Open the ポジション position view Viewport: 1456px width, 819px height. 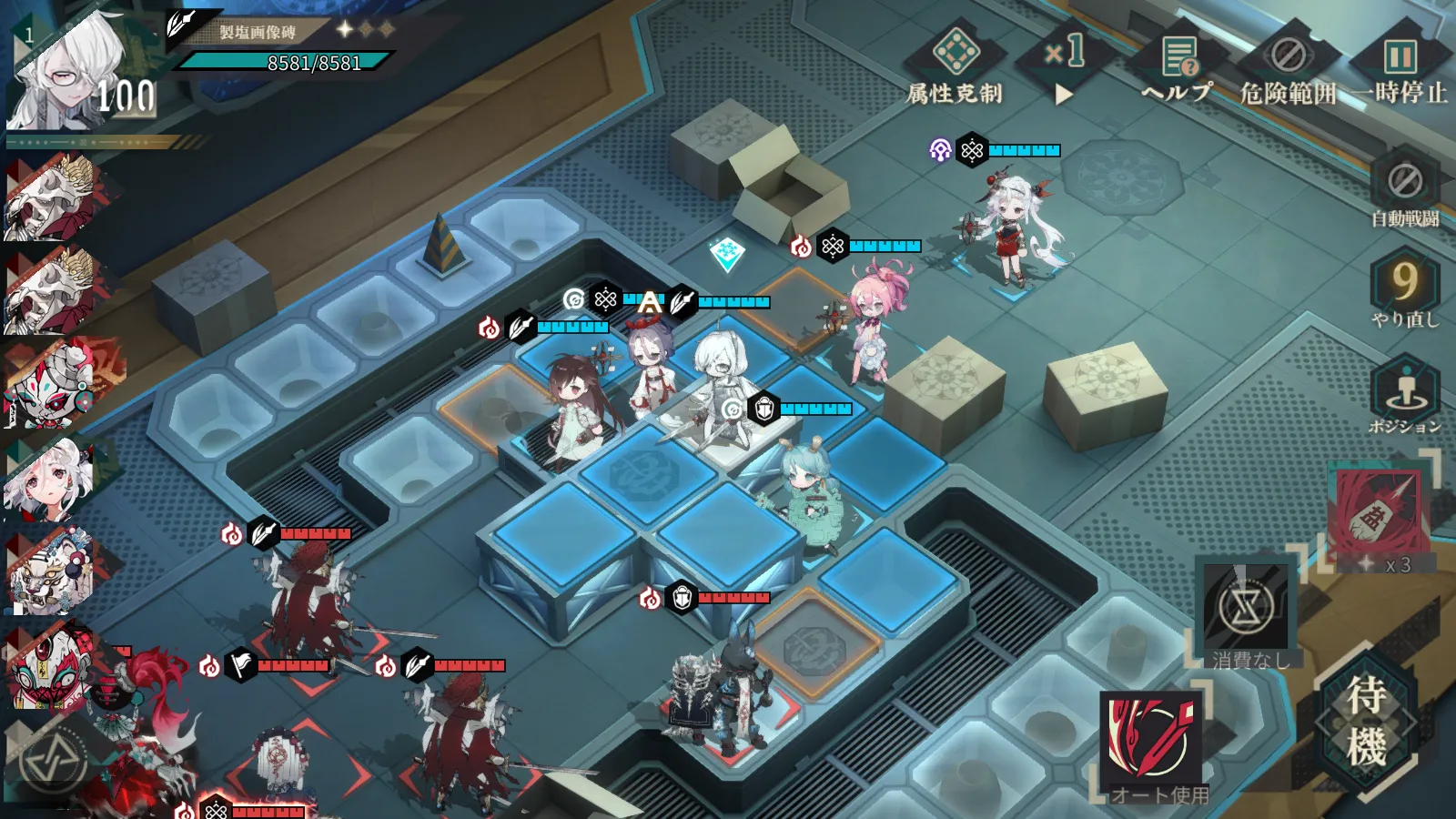tap(1405, 395)
